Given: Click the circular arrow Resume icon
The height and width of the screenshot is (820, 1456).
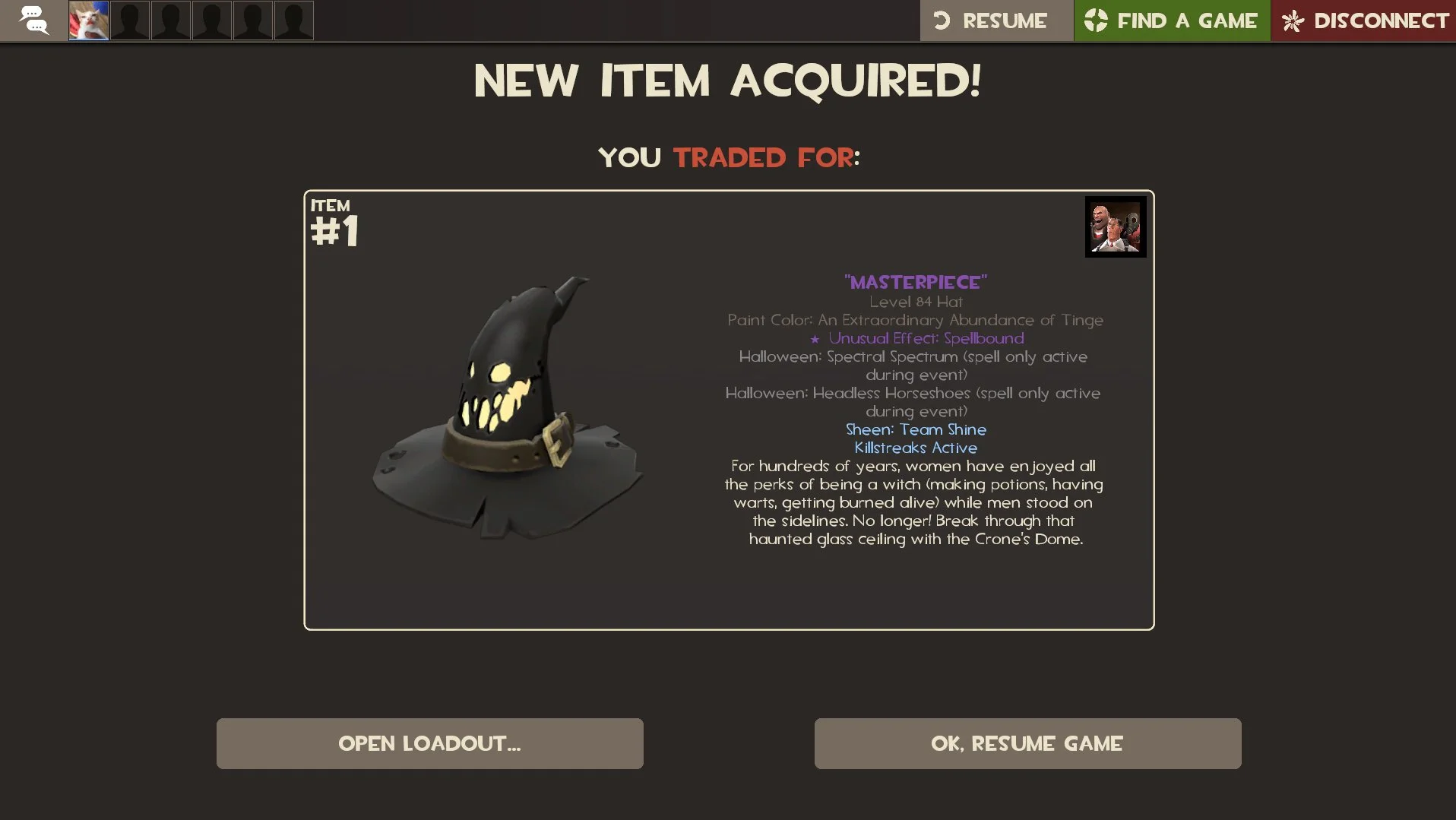Looking at the screenshot, I should (944, 21).
